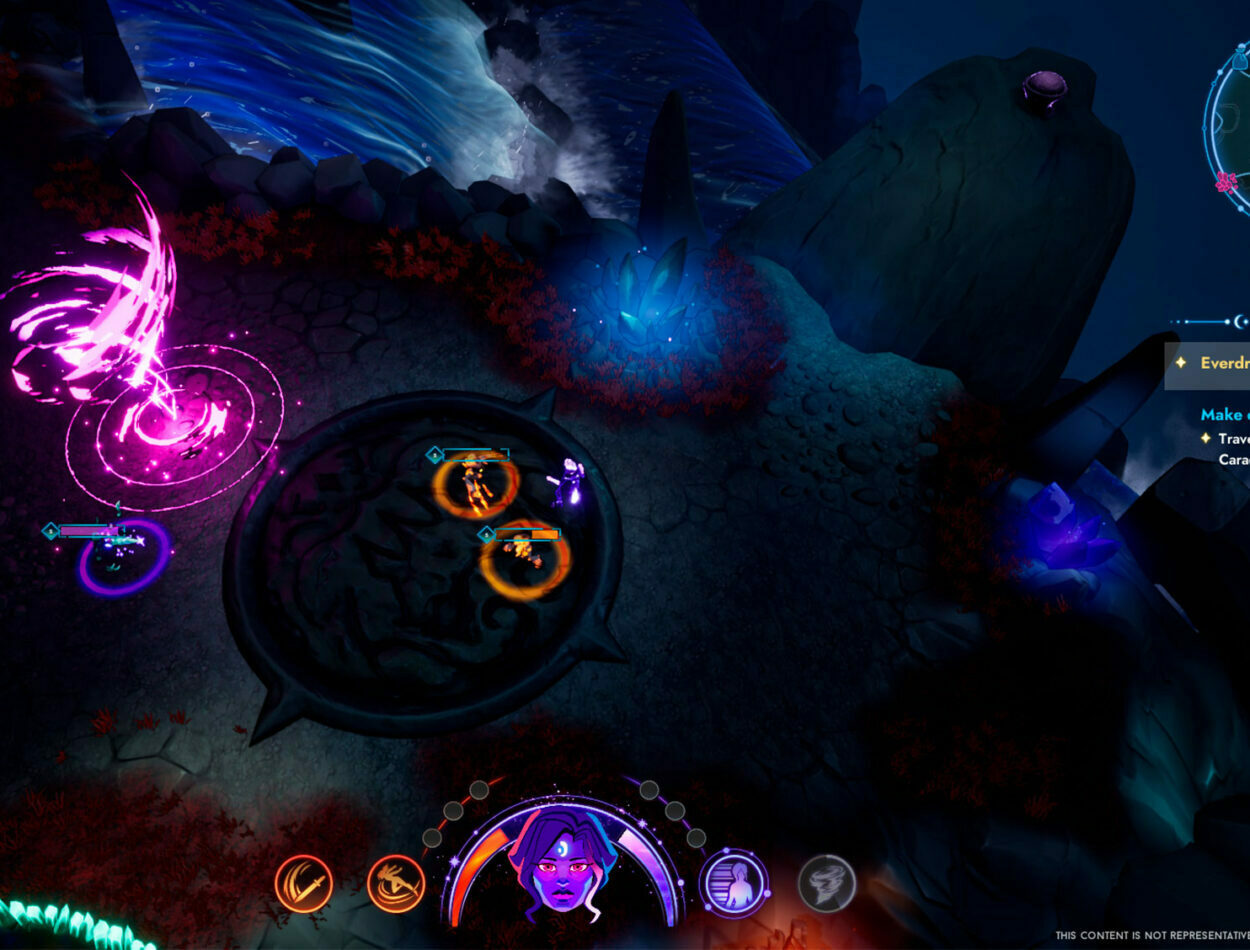This screenshot has width=1250, height=950.
Task: Activate the sword slash ability
Action: click(x=303, y=884)
